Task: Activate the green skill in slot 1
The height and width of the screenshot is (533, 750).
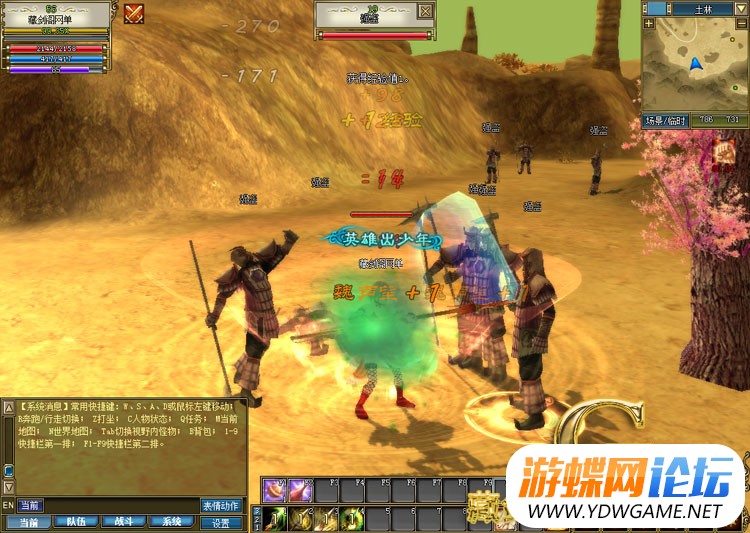Action: 276,518
